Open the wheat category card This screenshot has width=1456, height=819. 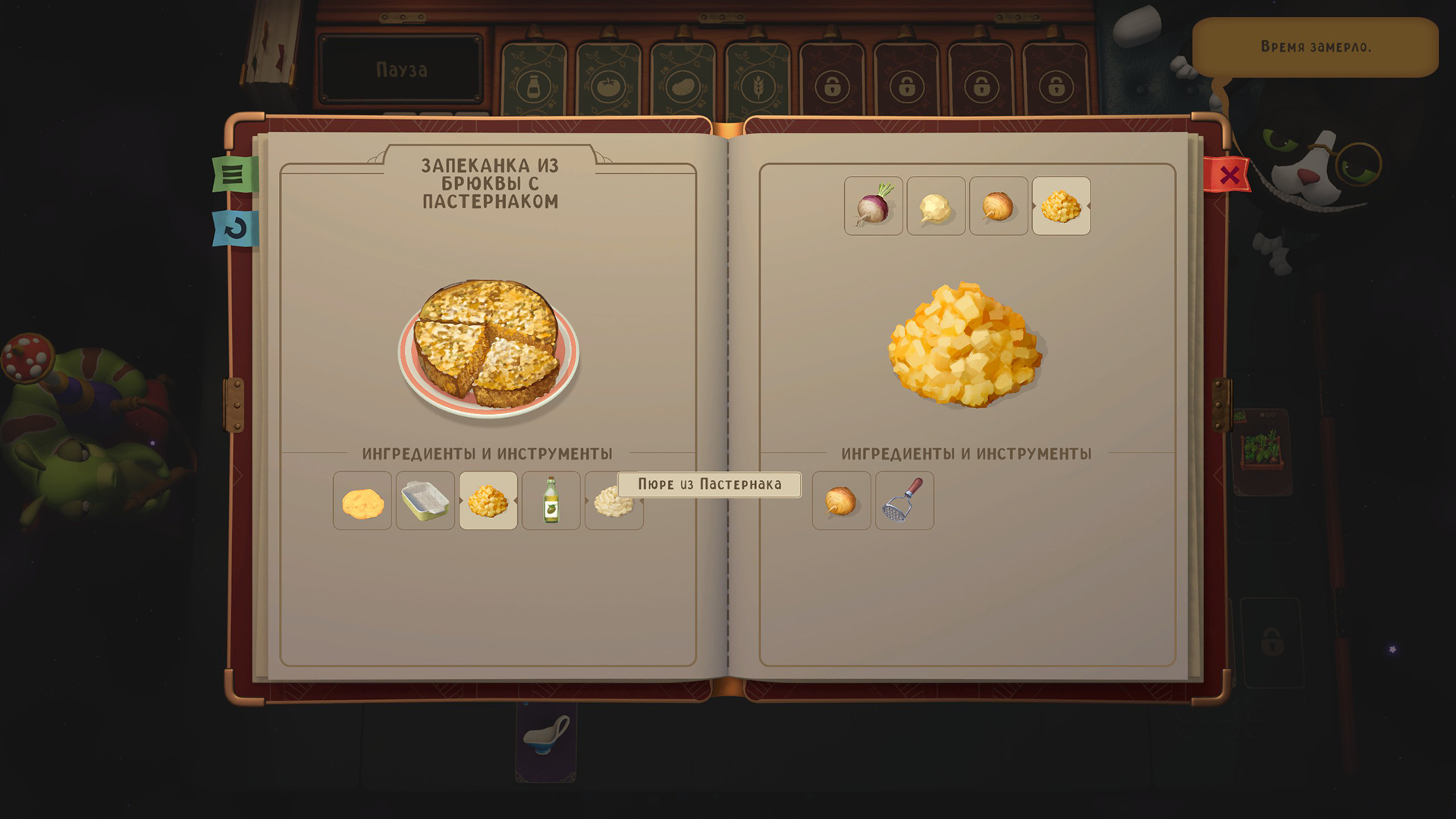point(758,83)
